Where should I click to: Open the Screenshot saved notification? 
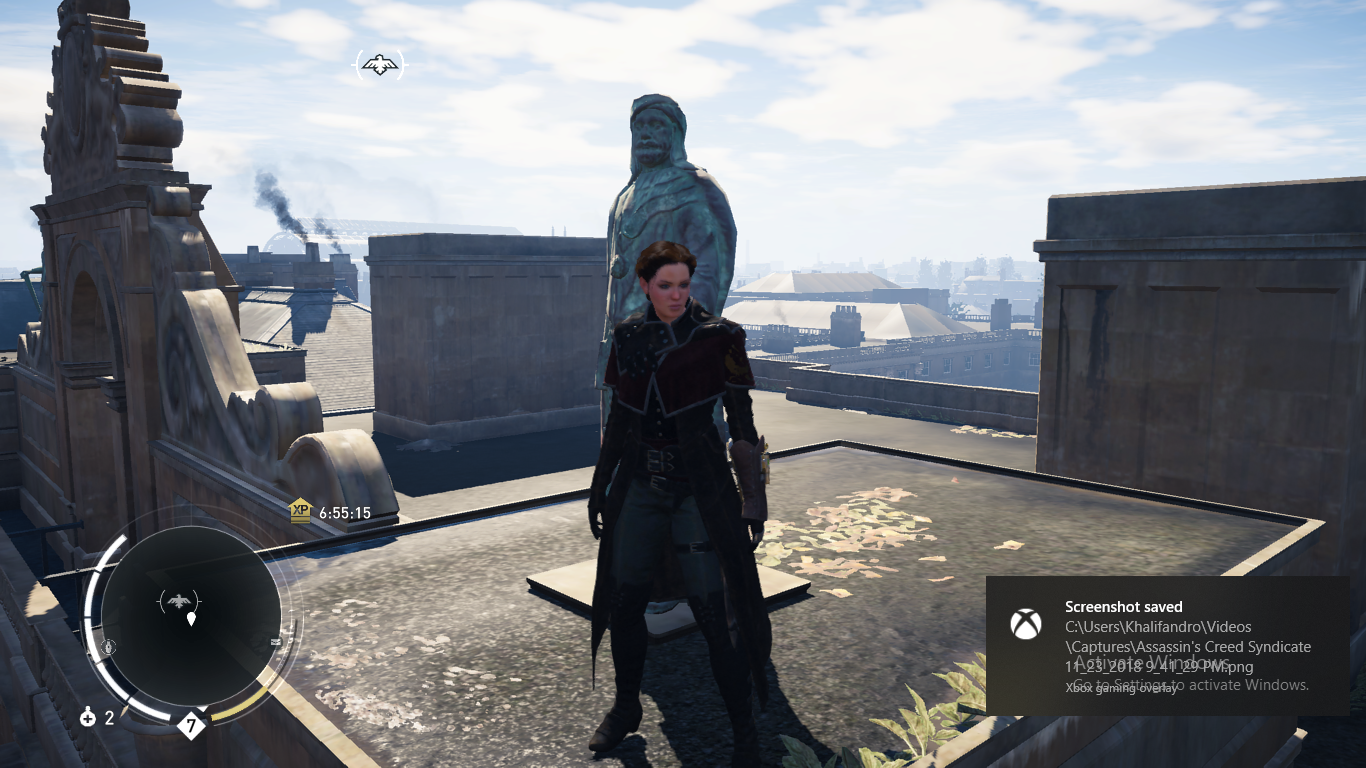click(x=1167, y=645)
